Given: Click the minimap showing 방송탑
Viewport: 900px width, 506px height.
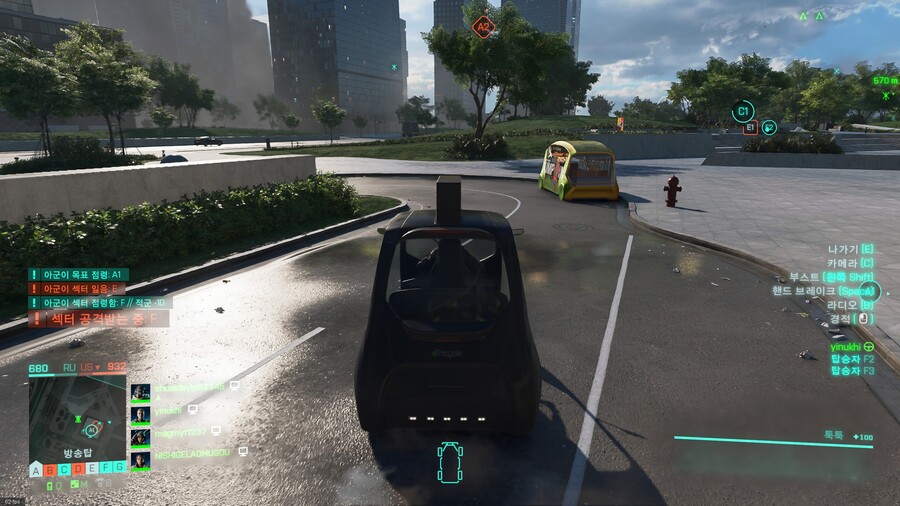Looking at the screenshot, I should pos(77,417).
